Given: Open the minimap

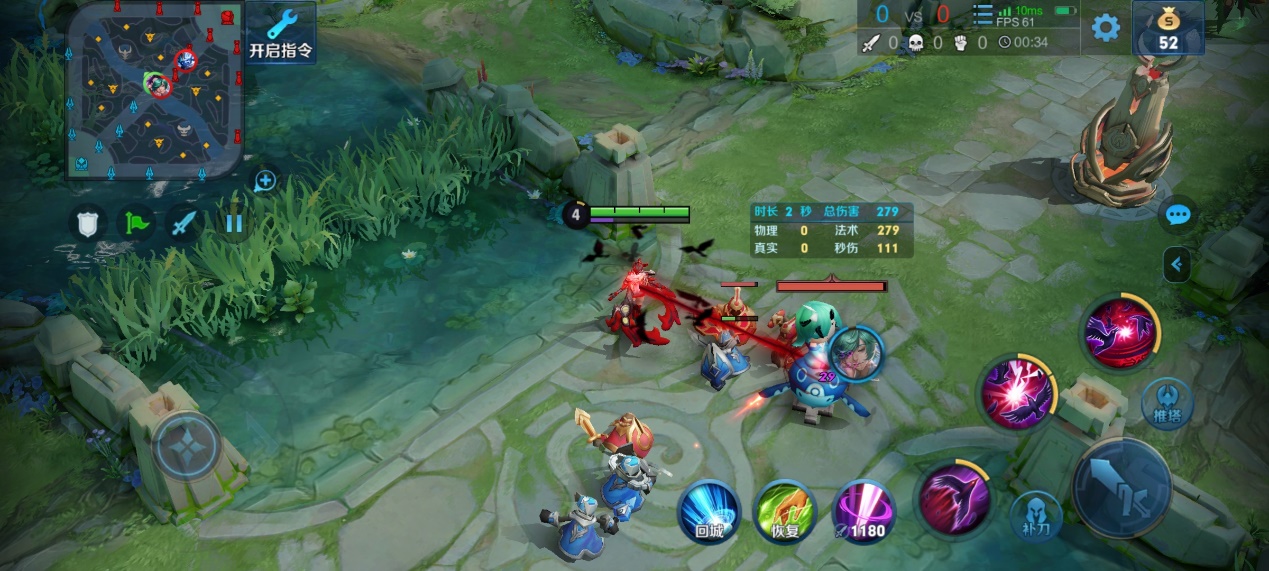Looking at the screenshot, I should click(155, 90).
